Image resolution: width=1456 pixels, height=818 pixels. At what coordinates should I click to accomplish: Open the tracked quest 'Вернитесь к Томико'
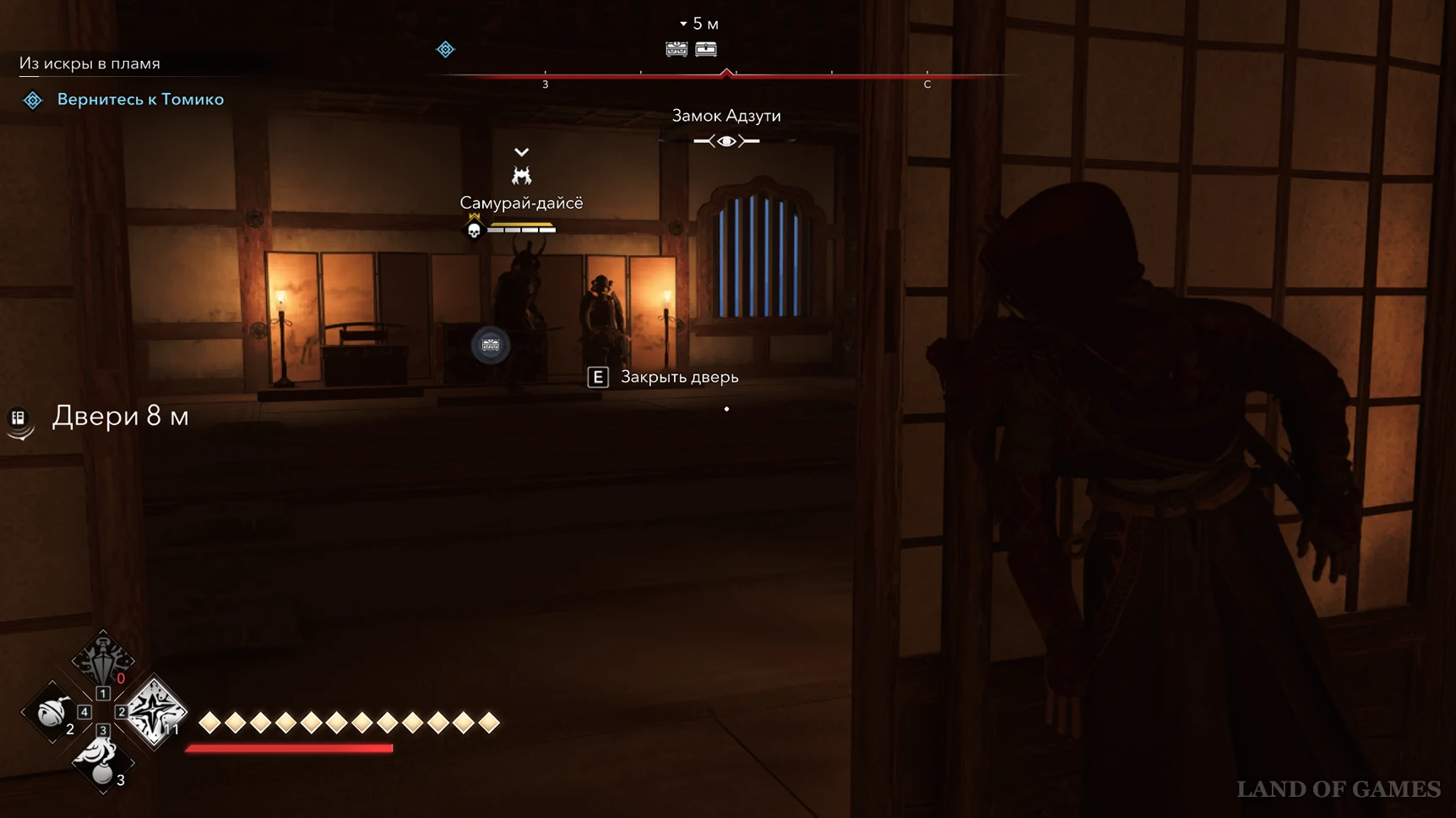[x=140, y=100]
